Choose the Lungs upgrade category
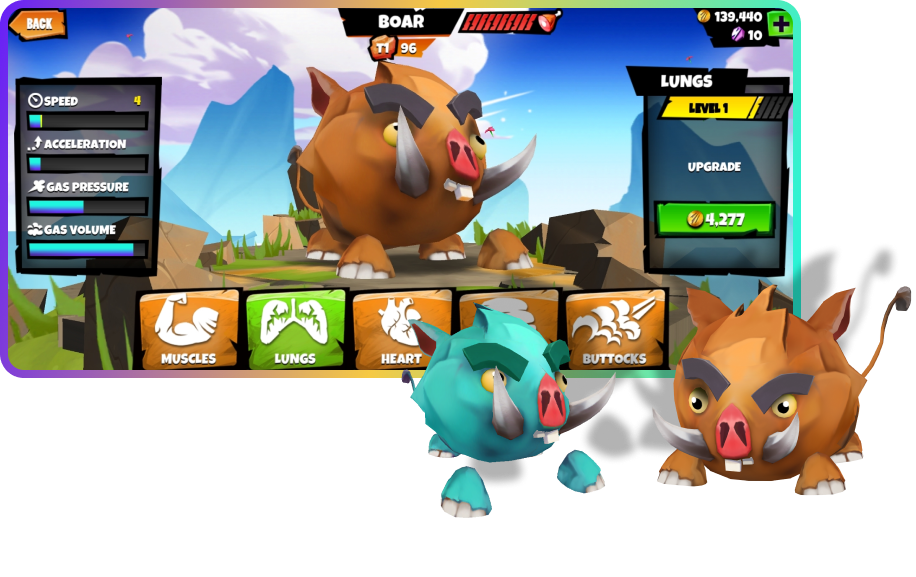This screenshot has height=577, width=916. [x=295, y=330]
